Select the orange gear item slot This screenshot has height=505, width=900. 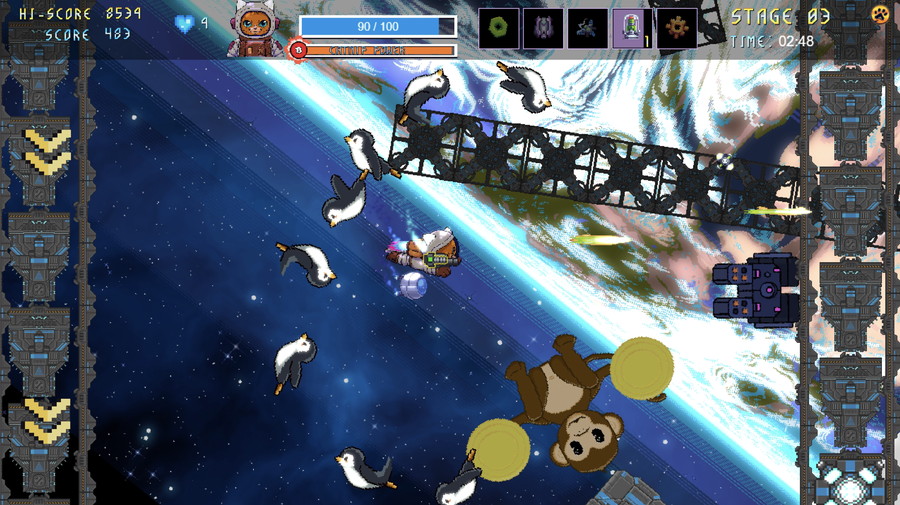[677, 28]
